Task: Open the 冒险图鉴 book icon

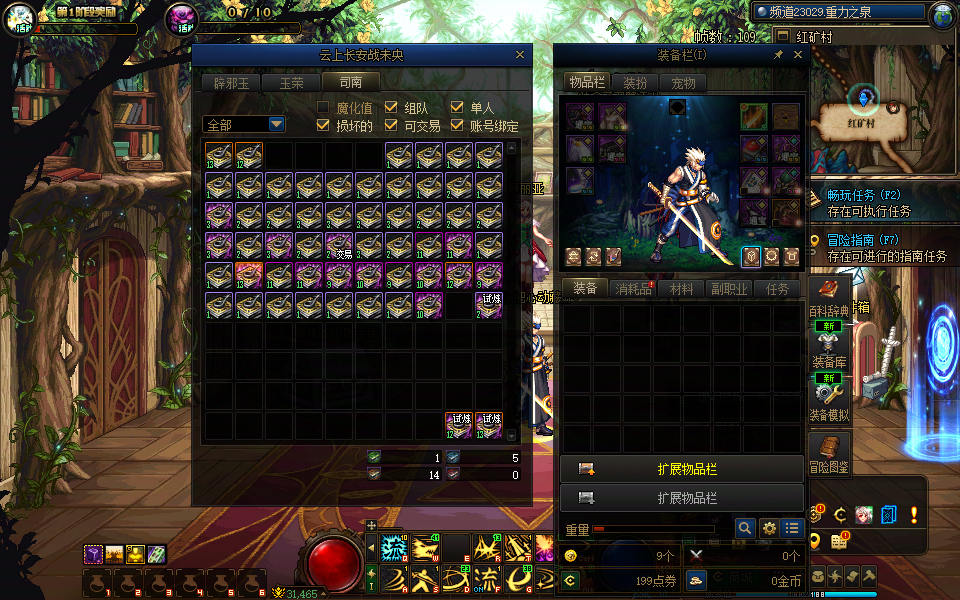Action: (829, 448)
